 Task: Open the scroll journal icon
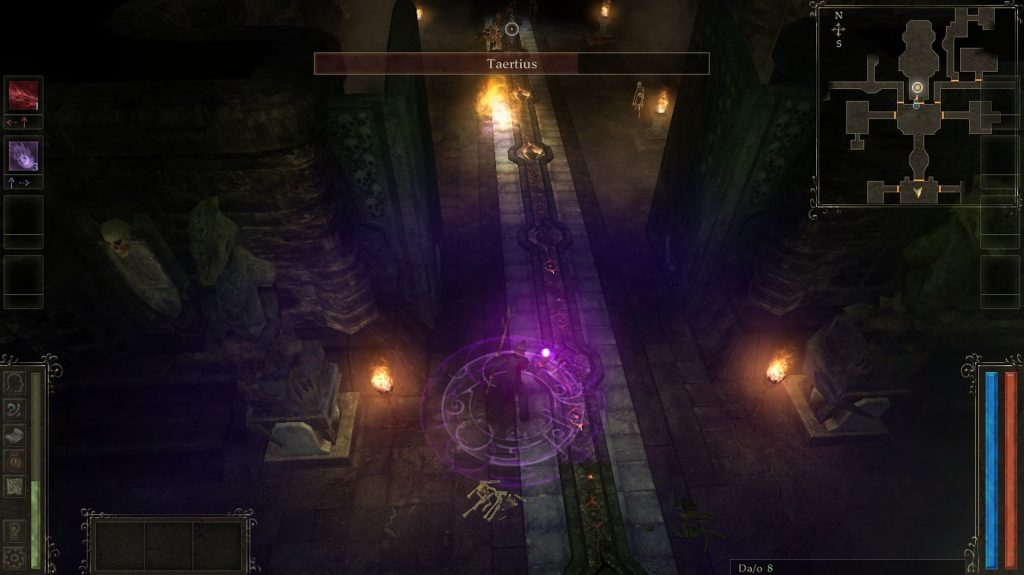(15, 435)
